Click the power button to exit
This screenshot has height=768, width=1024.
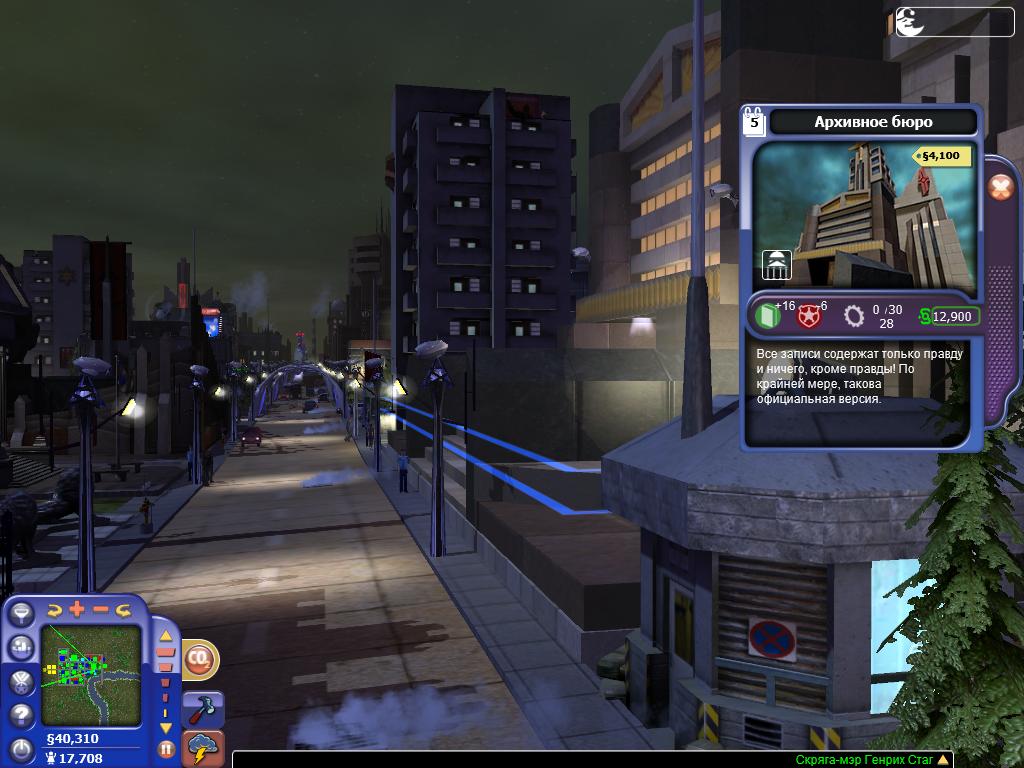click(x=21, y=748)
